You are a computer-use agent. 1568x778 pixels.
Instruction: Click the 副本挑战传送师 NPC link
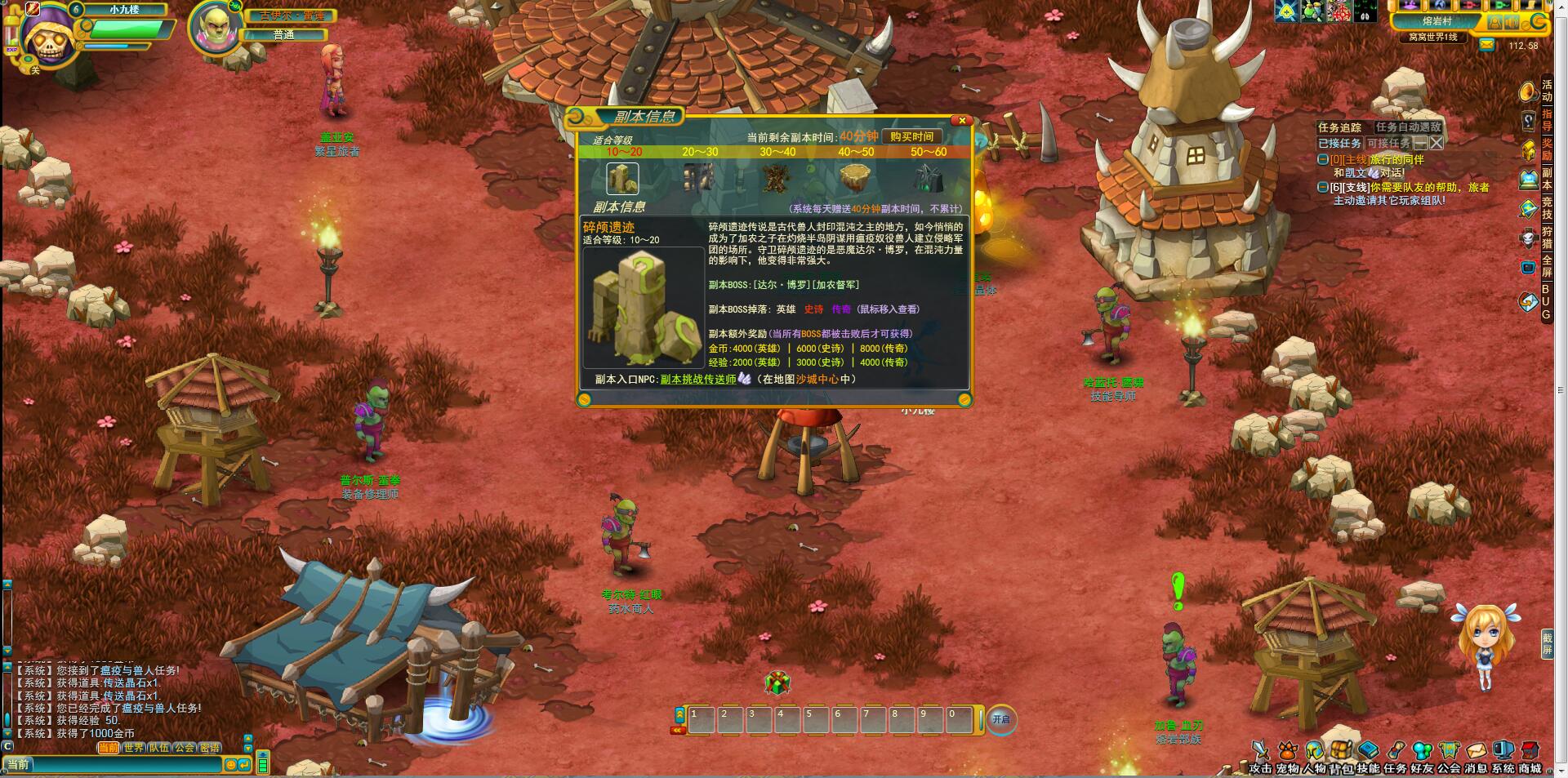[x=698, y=379]
